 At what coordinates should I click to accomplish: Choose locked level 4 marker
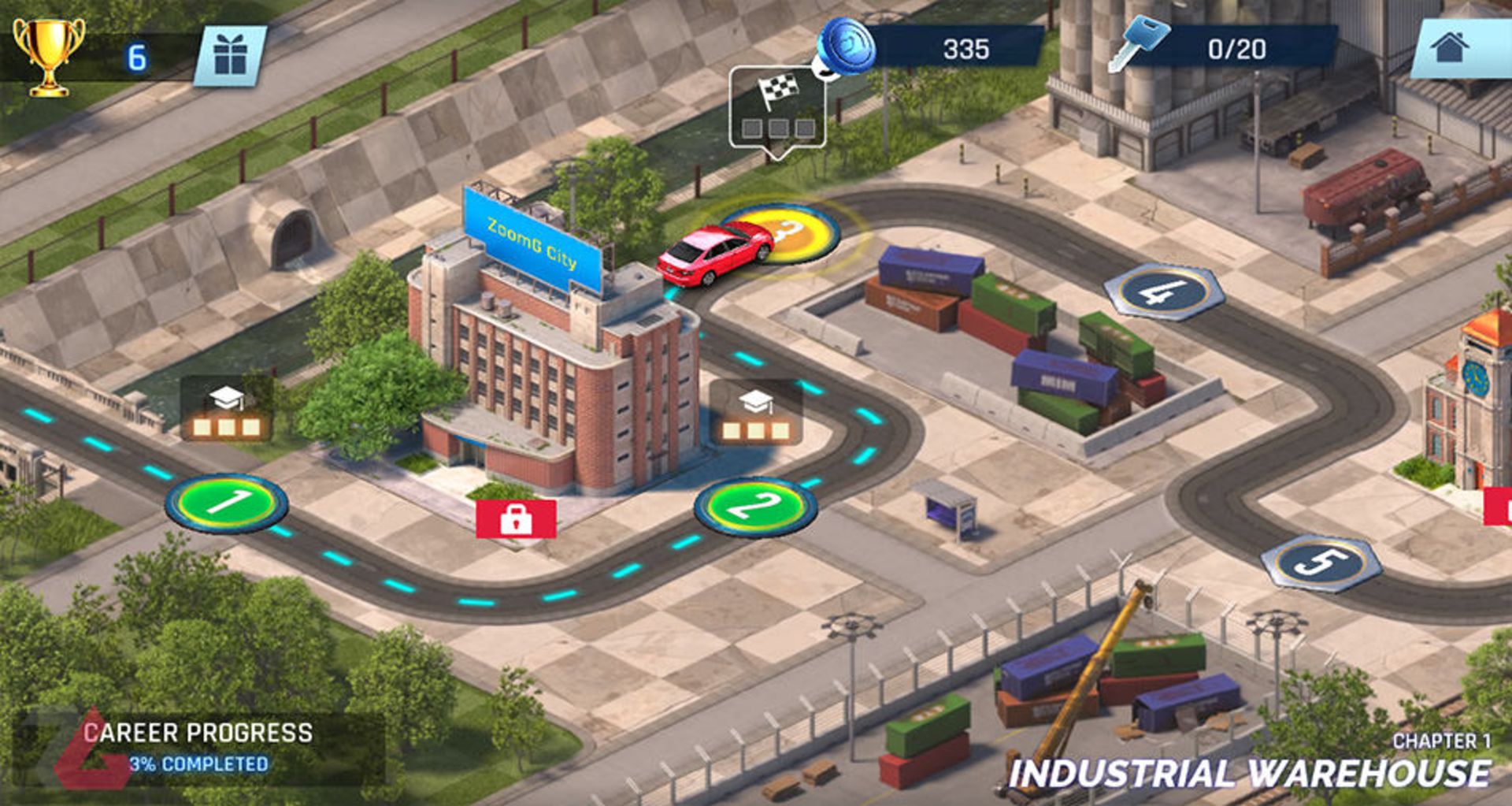coord(1164,292)
